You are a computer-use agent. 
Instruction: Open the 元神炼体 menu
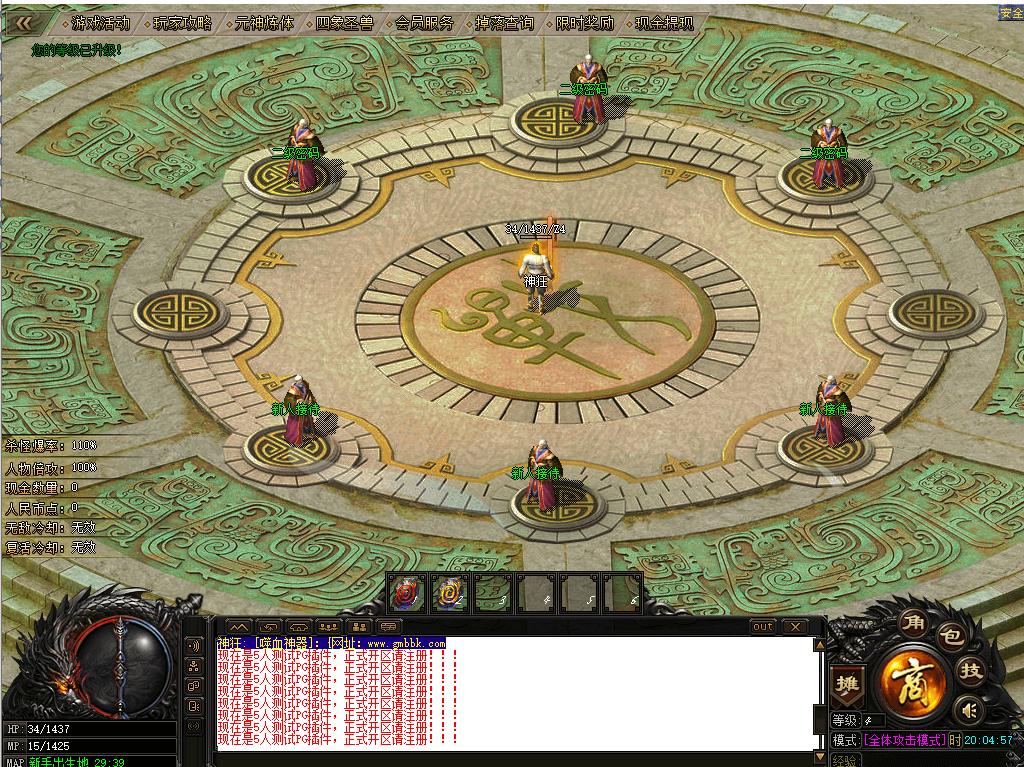[x=264, y=23]
